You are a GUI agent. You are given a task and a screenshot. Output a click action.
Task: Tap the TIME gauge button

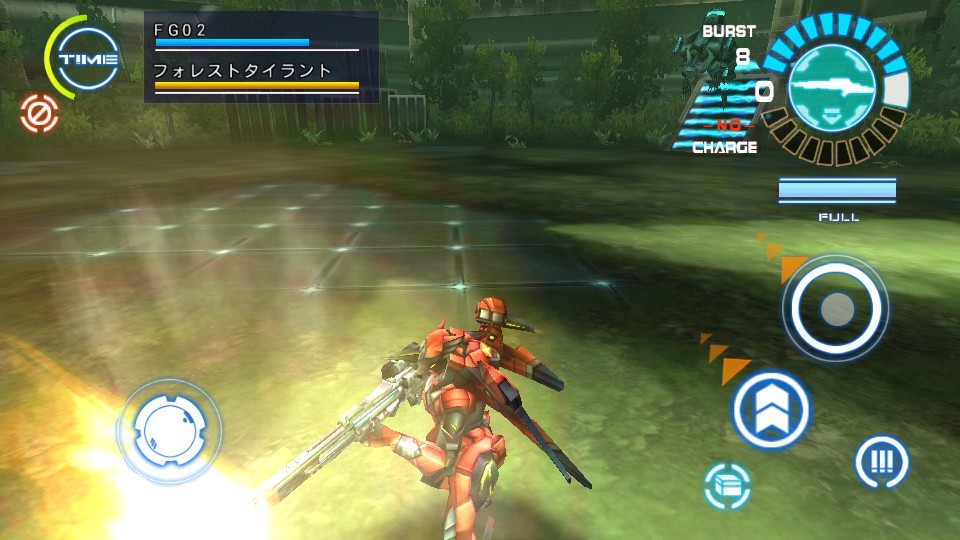click(x=88, y=59)
